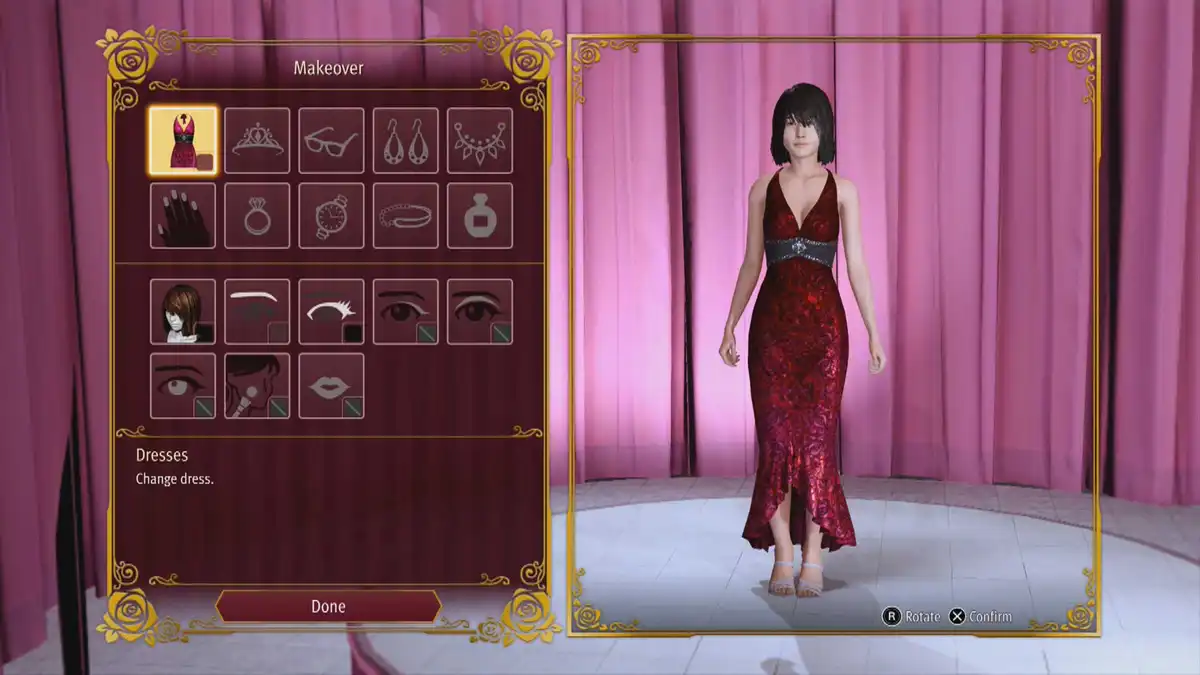Open the tiara accessory category
The width and height of the screenshot is (1200, 675).
[257, 141]
